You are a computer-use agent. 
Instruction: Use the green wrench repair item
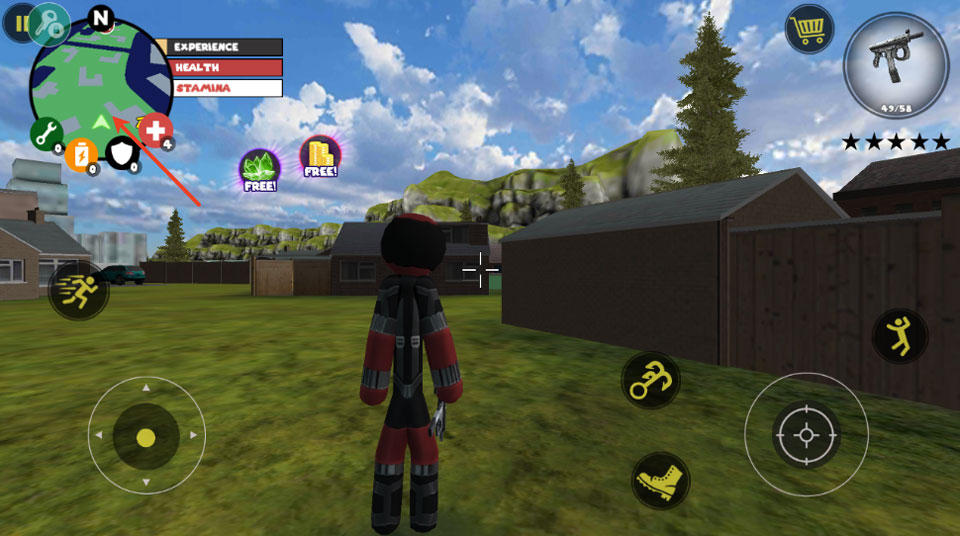point(46,133)
